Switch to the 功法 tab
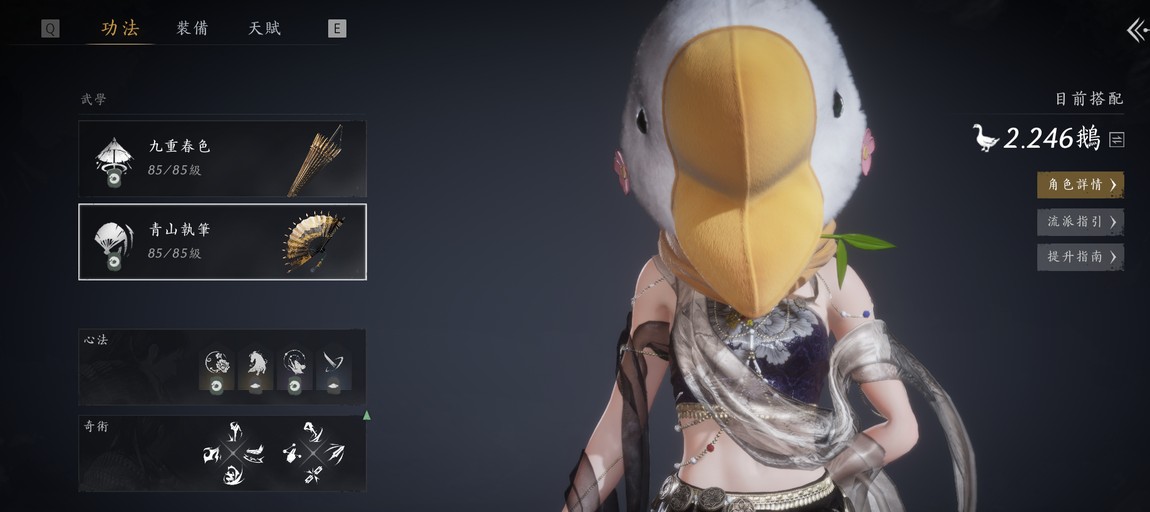 tap(120, 28)
